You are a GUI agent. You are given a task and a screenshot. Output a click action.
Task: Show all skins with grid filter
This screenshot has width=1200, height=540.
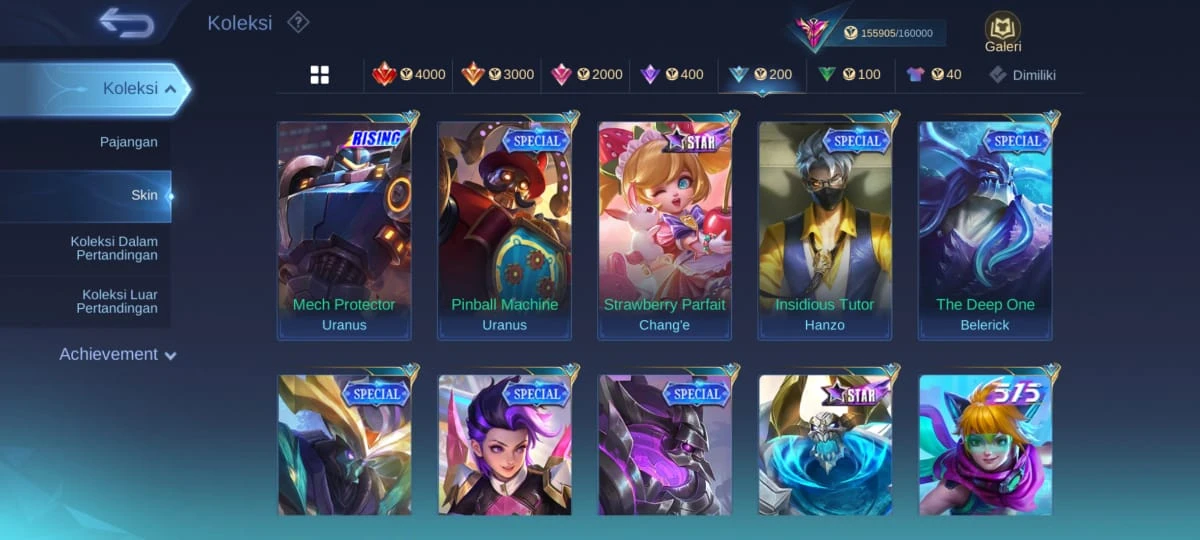[320, 75]
